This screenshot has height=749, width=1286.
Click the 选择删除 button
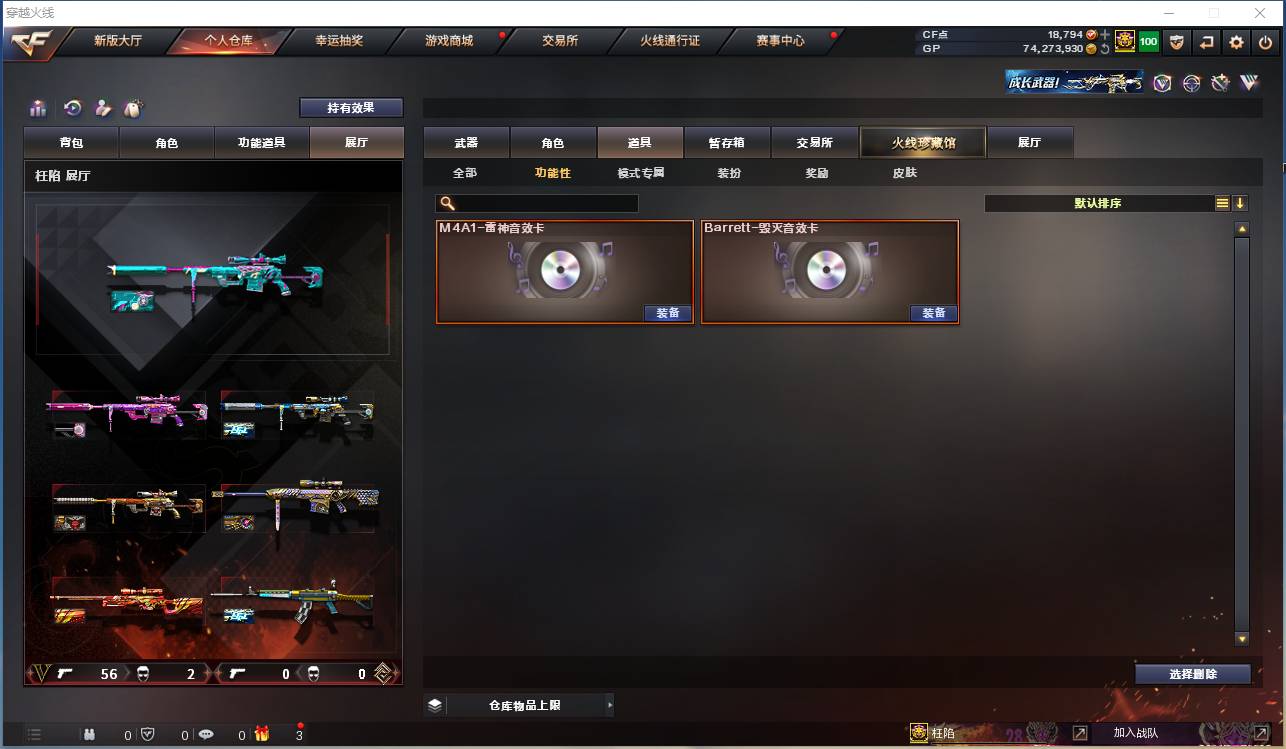click(1193, 673)
